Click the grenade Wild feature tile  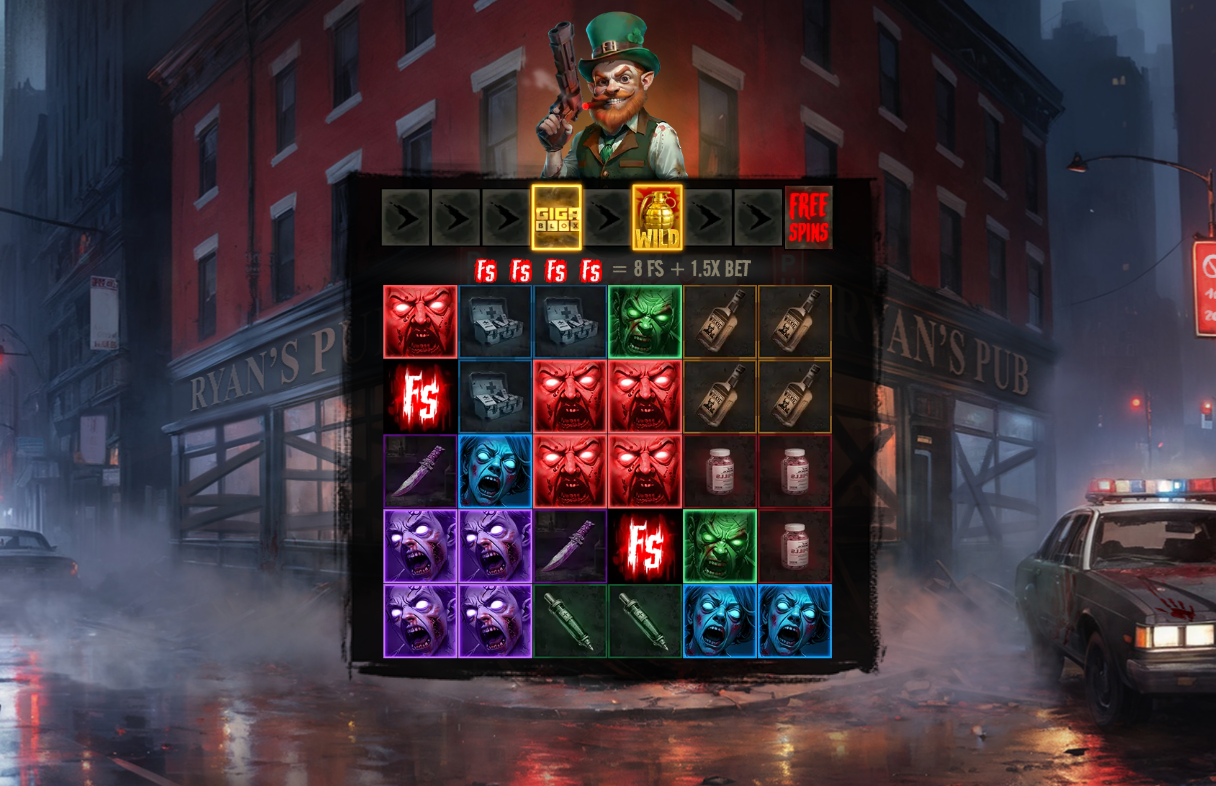pyautogui.click(x=657, y=217)
